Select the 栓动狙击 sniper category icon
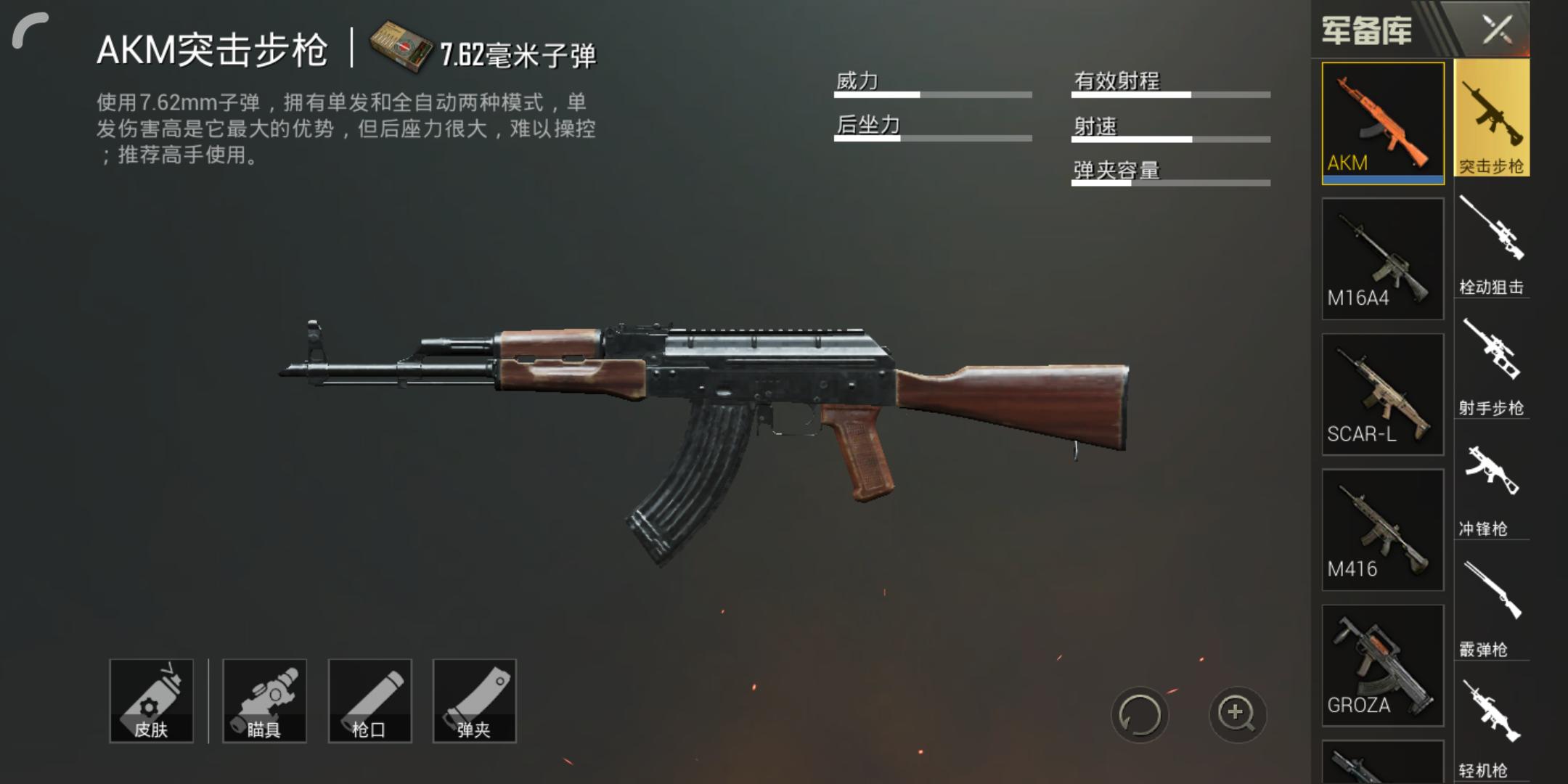Viewport: 1568px width, 784px height. click(1493, 240)
